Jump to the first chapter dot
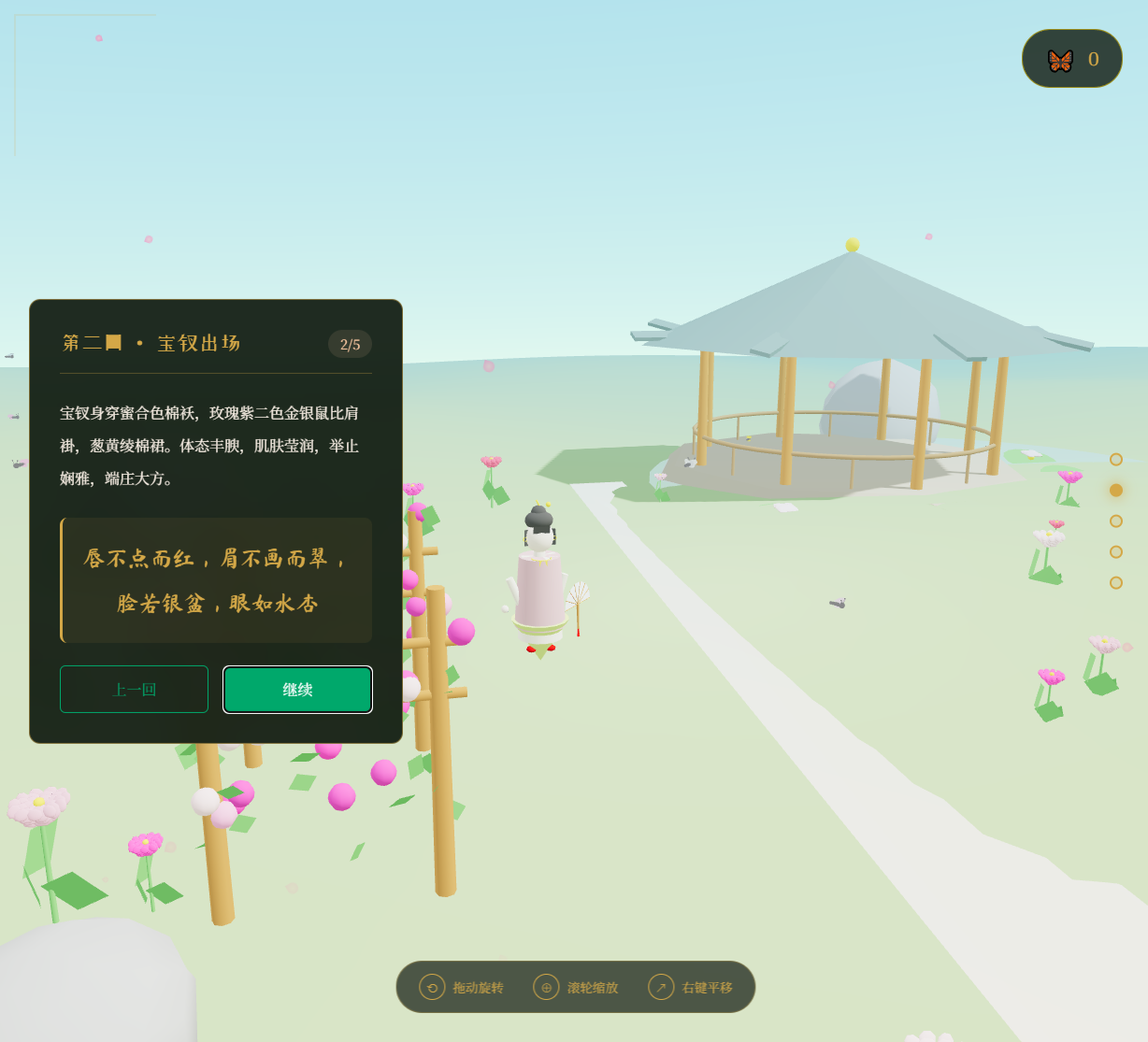 (x=1116, y=460)
